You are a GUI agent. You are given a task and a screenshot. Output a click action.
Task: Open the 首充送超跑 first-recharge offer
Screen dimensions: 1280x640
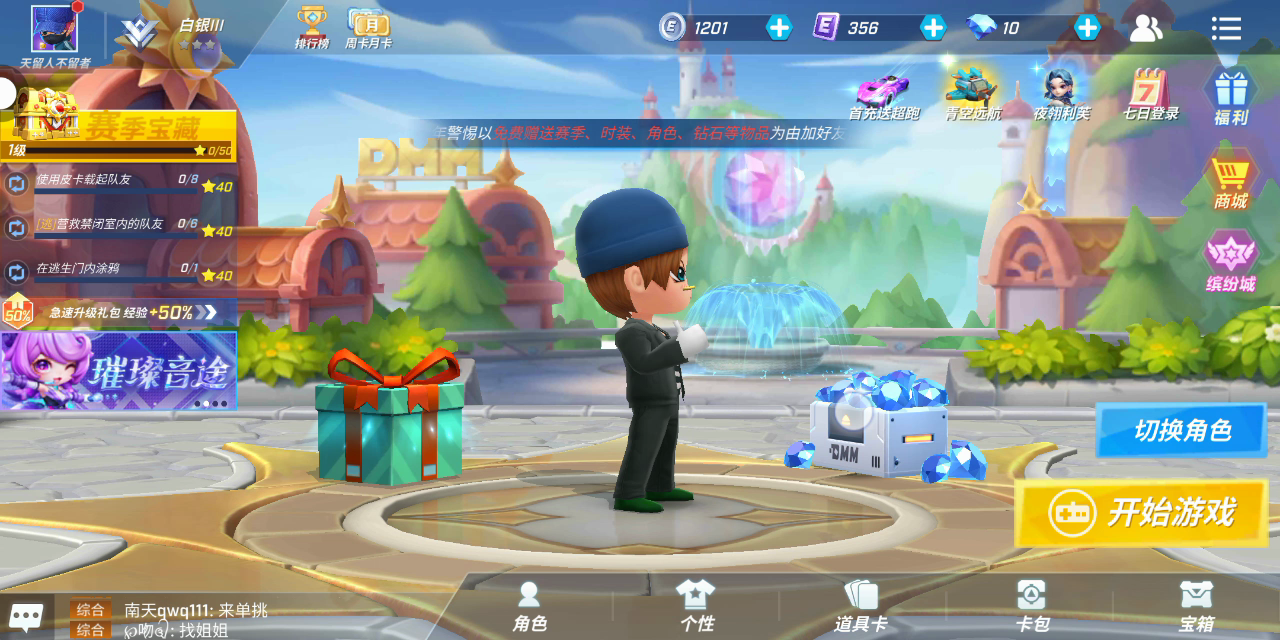click(x=883, y=95)
